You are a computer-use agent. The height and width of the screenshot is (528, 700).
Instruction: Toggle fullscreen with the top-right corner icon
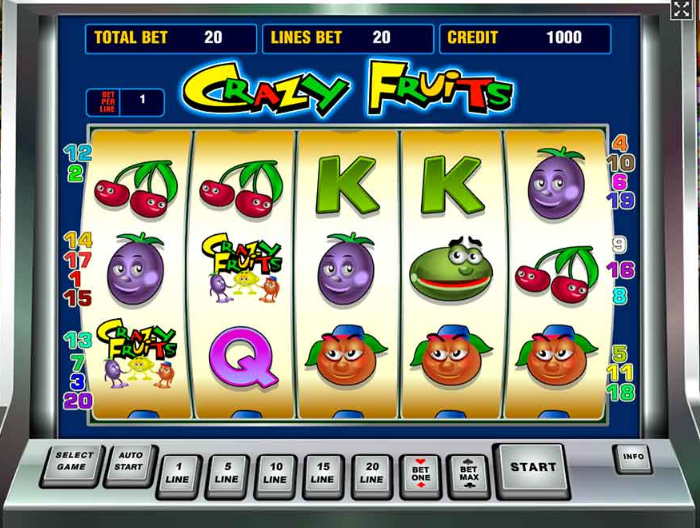point(681,10)
